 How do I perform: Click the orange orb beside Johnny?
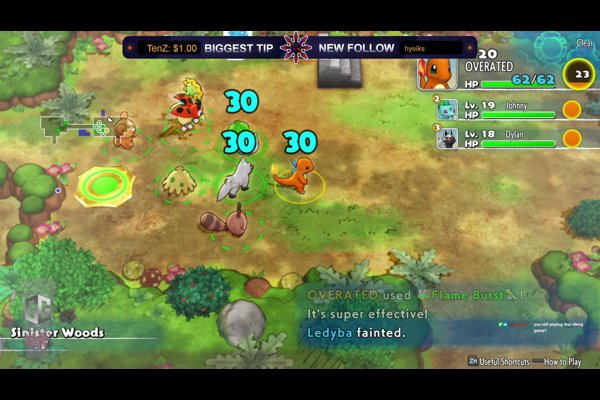point(572,110)
